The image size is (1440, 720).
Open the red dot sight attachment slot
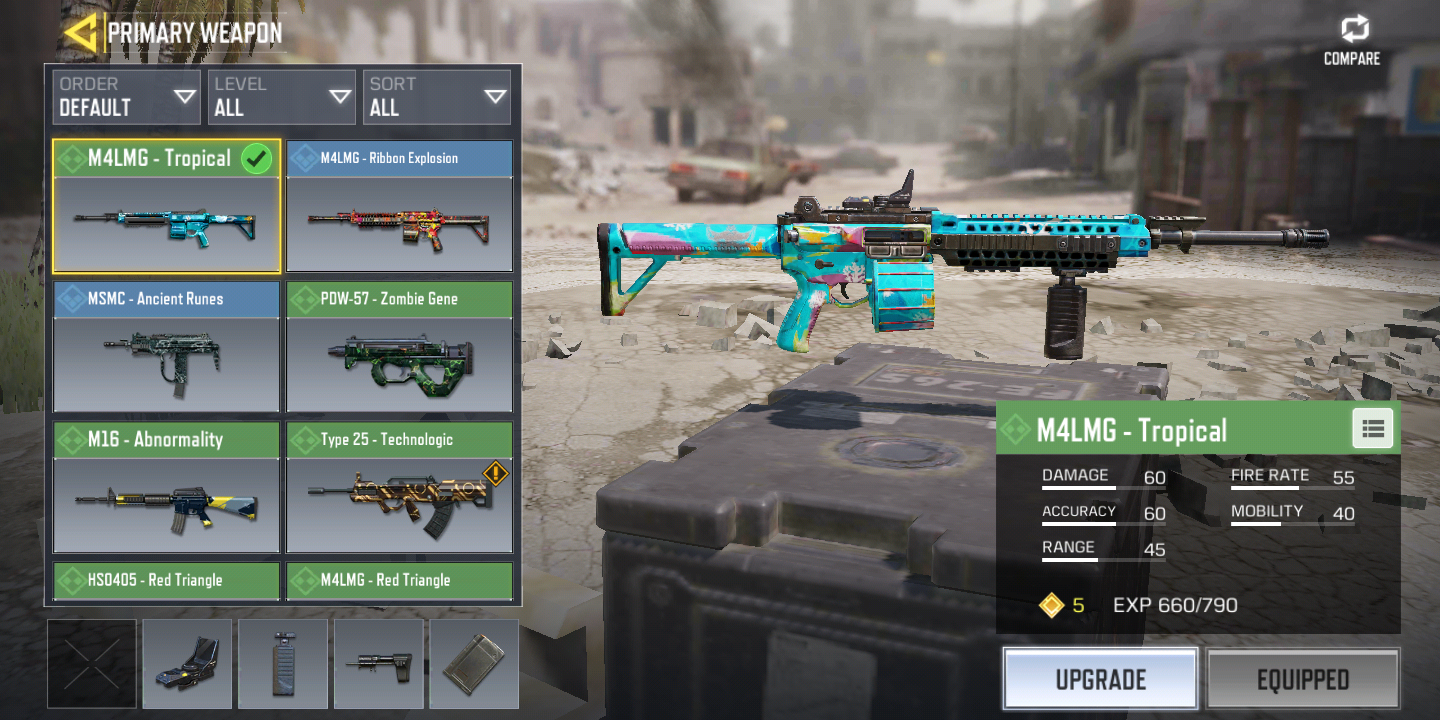(187, 664)
